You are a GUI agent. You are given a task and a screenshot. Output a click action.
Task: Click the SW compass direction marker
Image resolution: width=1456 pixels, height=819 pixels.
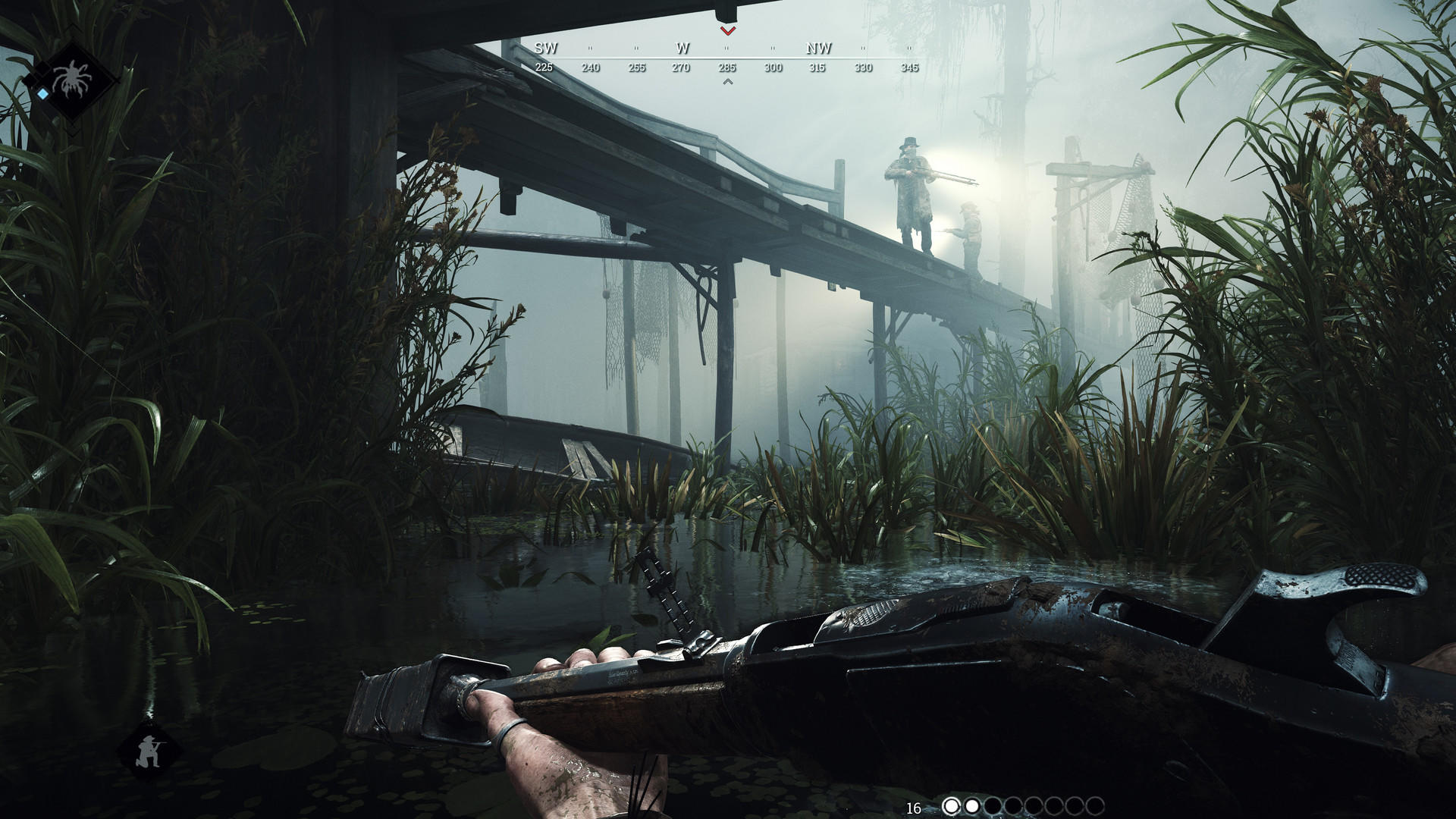tap(544, 47)
